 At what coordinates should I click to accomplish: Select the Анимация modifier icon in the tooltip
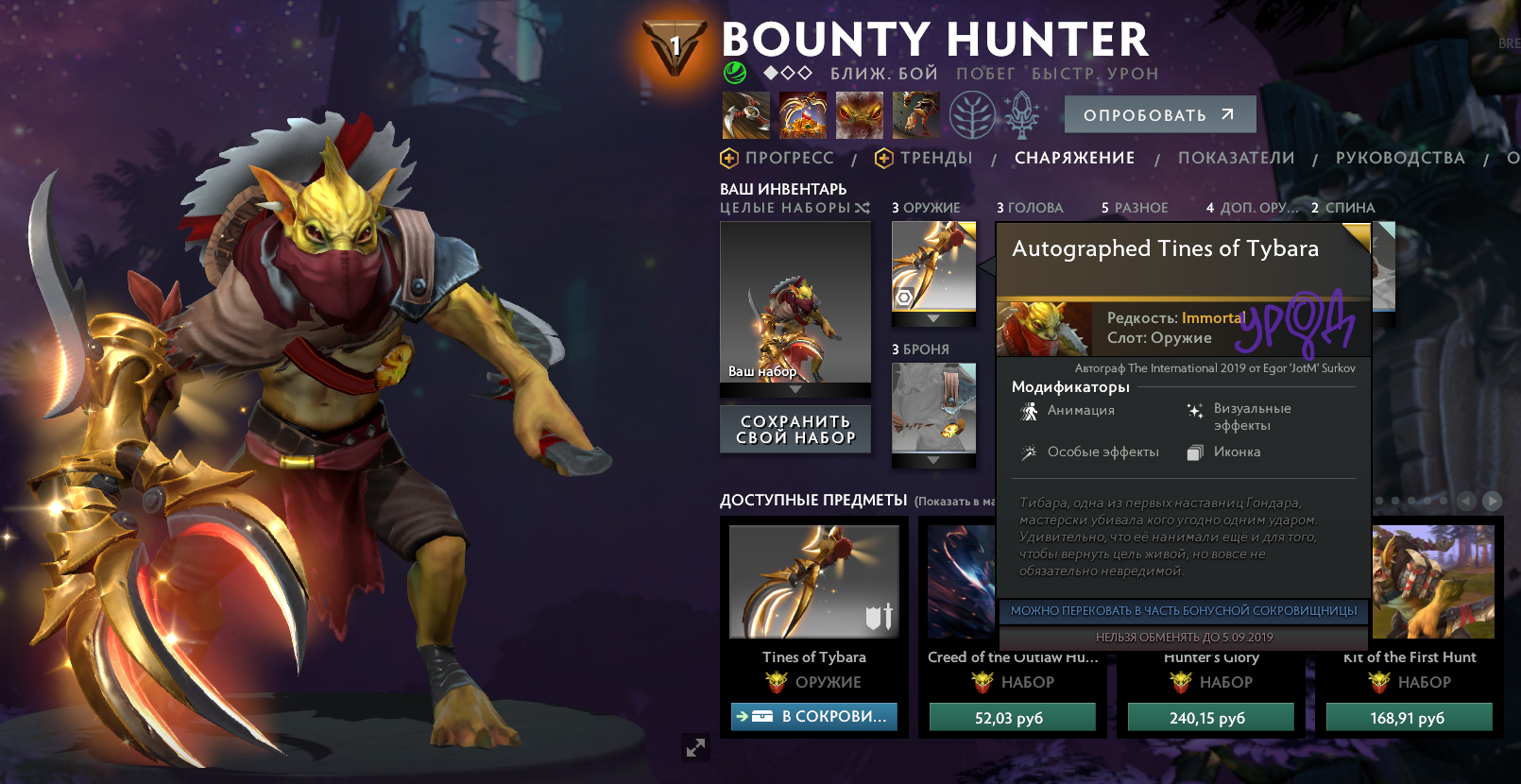1030,410
